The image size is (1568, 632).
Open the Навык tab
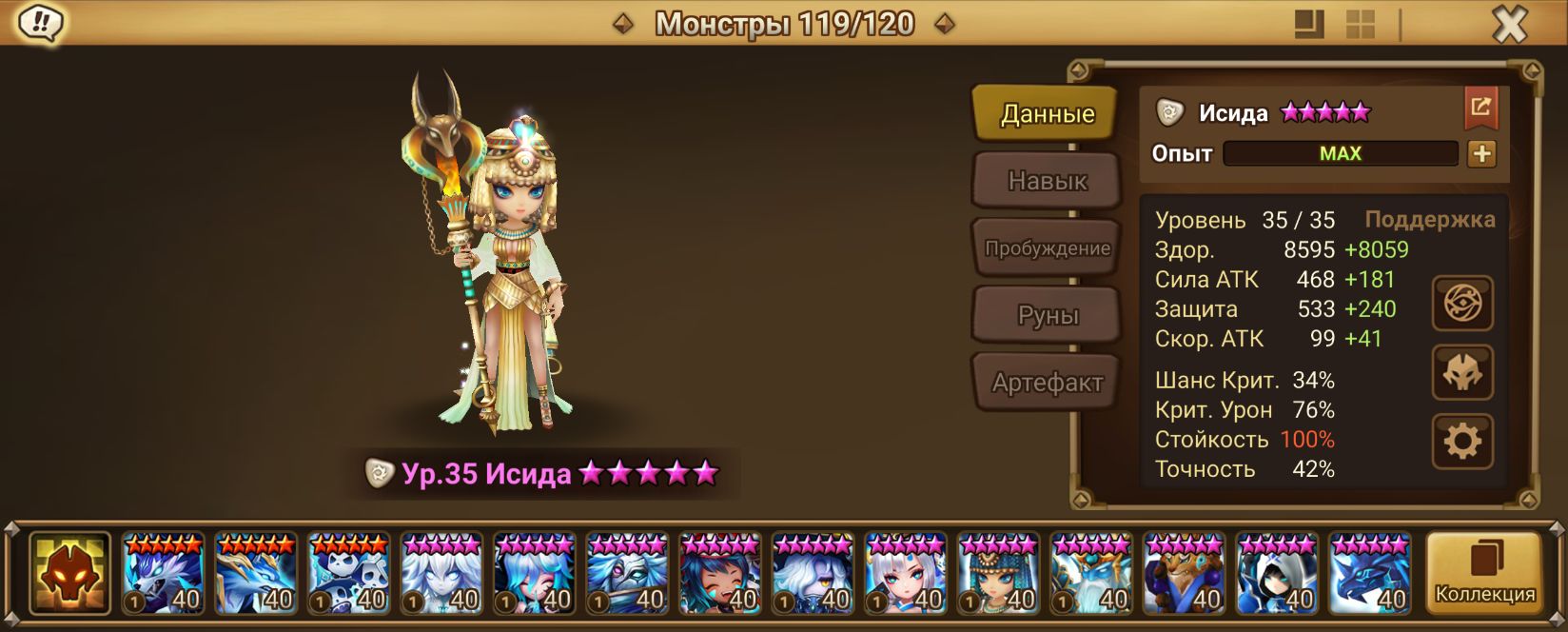coord(1047,181)
